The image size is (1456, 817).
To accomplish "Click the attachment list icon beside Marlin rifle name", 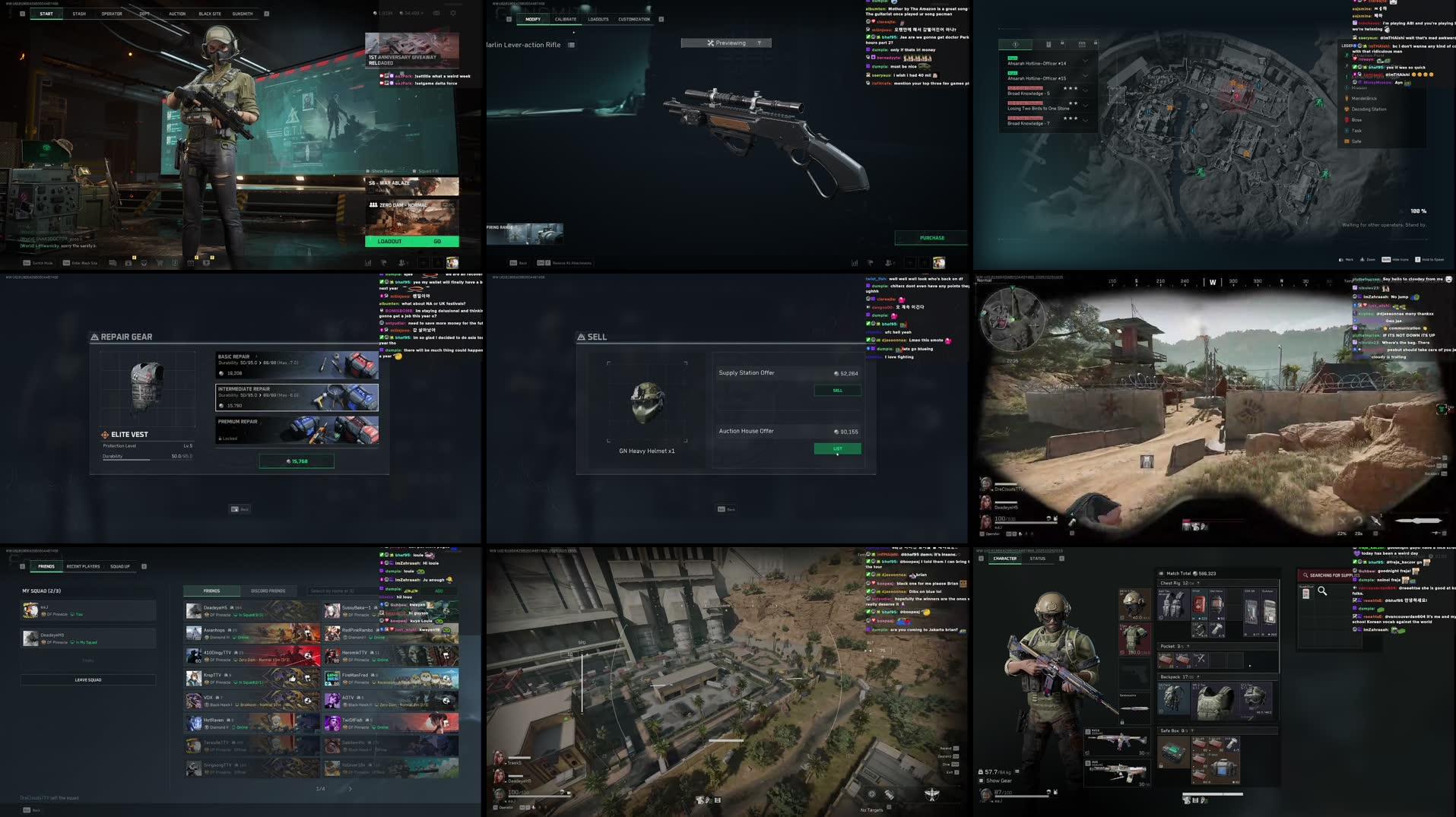I will (x=571, y=45).
